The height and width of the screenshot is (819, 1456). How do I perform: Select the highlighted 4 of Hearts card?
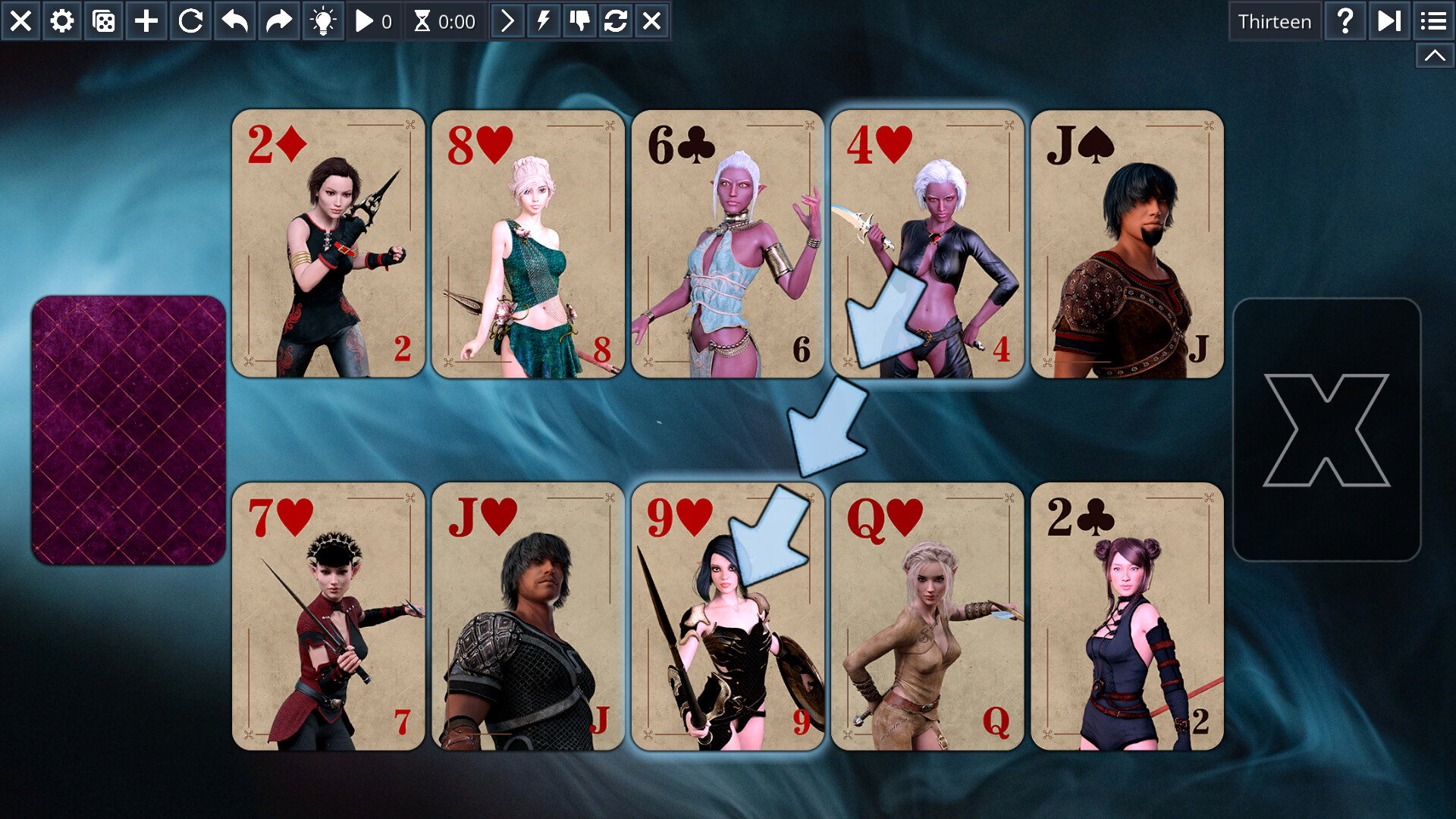[x=927, y=243]
